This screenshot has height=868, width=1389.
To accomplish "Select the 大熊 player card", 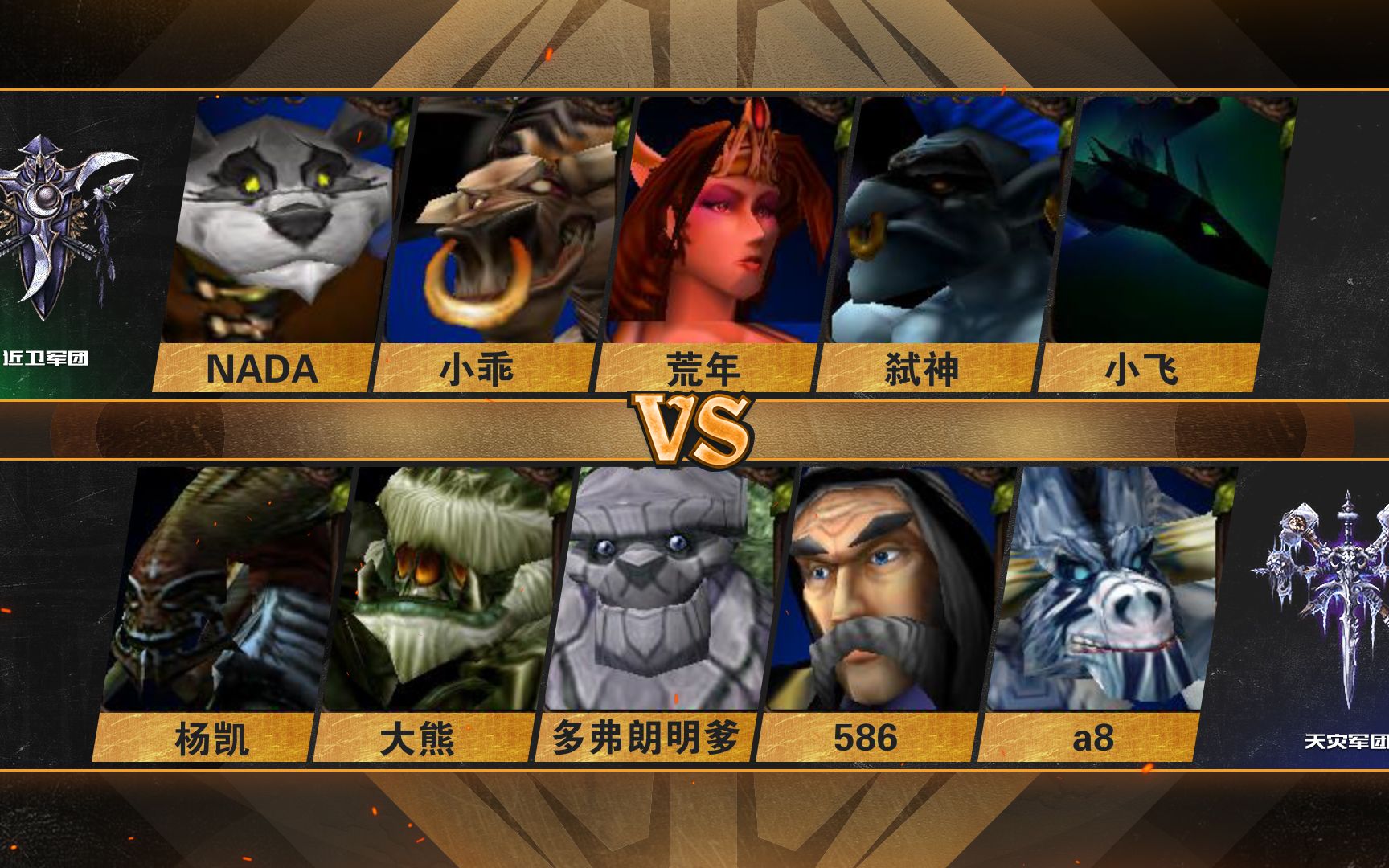I will (442, 591).
